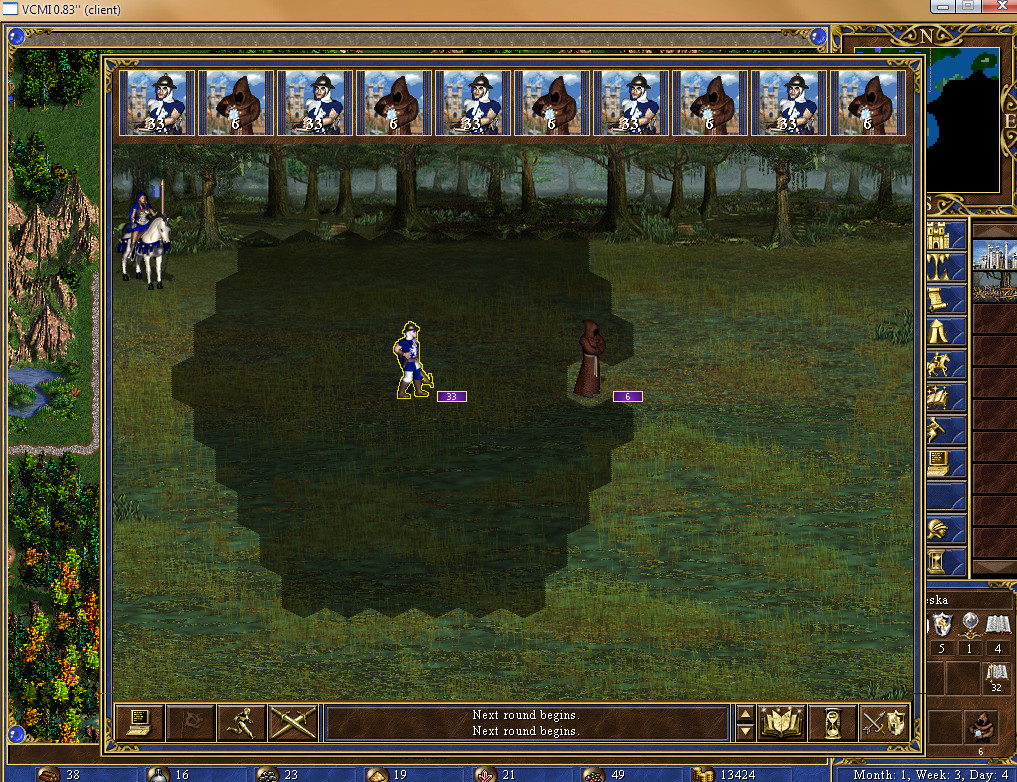Defend with the sword and shield button
The width and height of the screenshot is (1017, 782).
[885, 723]
